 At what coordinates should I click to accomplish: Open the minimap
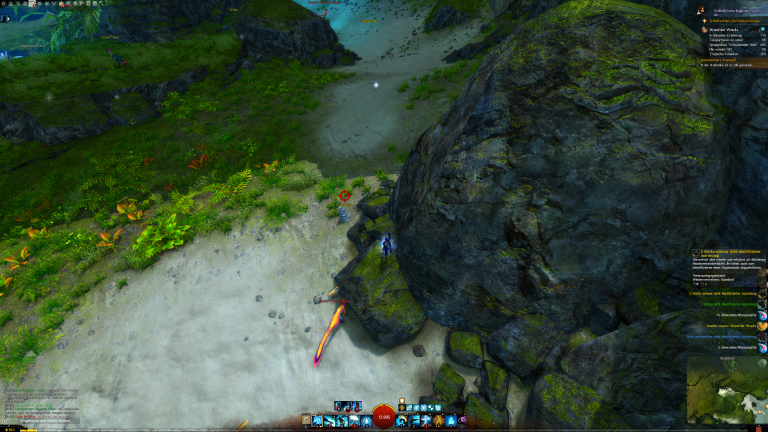point(726,391)
